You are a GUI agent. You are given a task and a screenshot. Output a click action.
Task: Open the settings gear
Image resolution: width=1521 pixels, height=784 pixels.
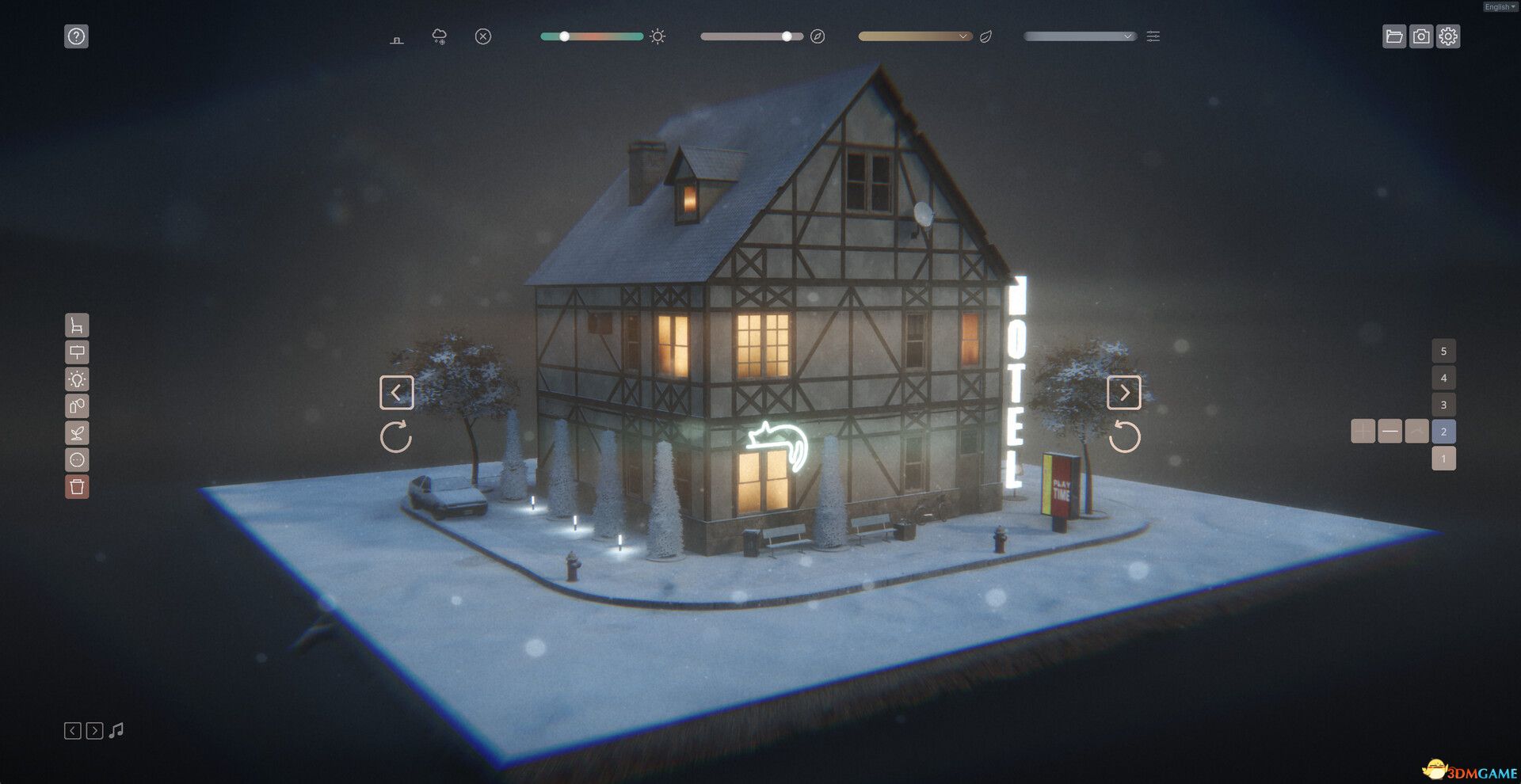[1449, 36]
